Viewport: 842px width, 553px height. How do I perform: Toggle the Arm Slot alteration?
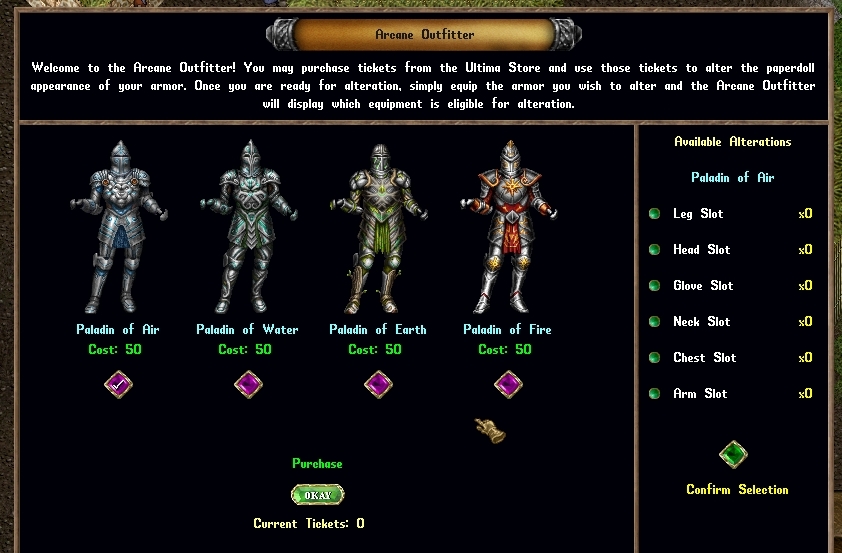point(655,394)
